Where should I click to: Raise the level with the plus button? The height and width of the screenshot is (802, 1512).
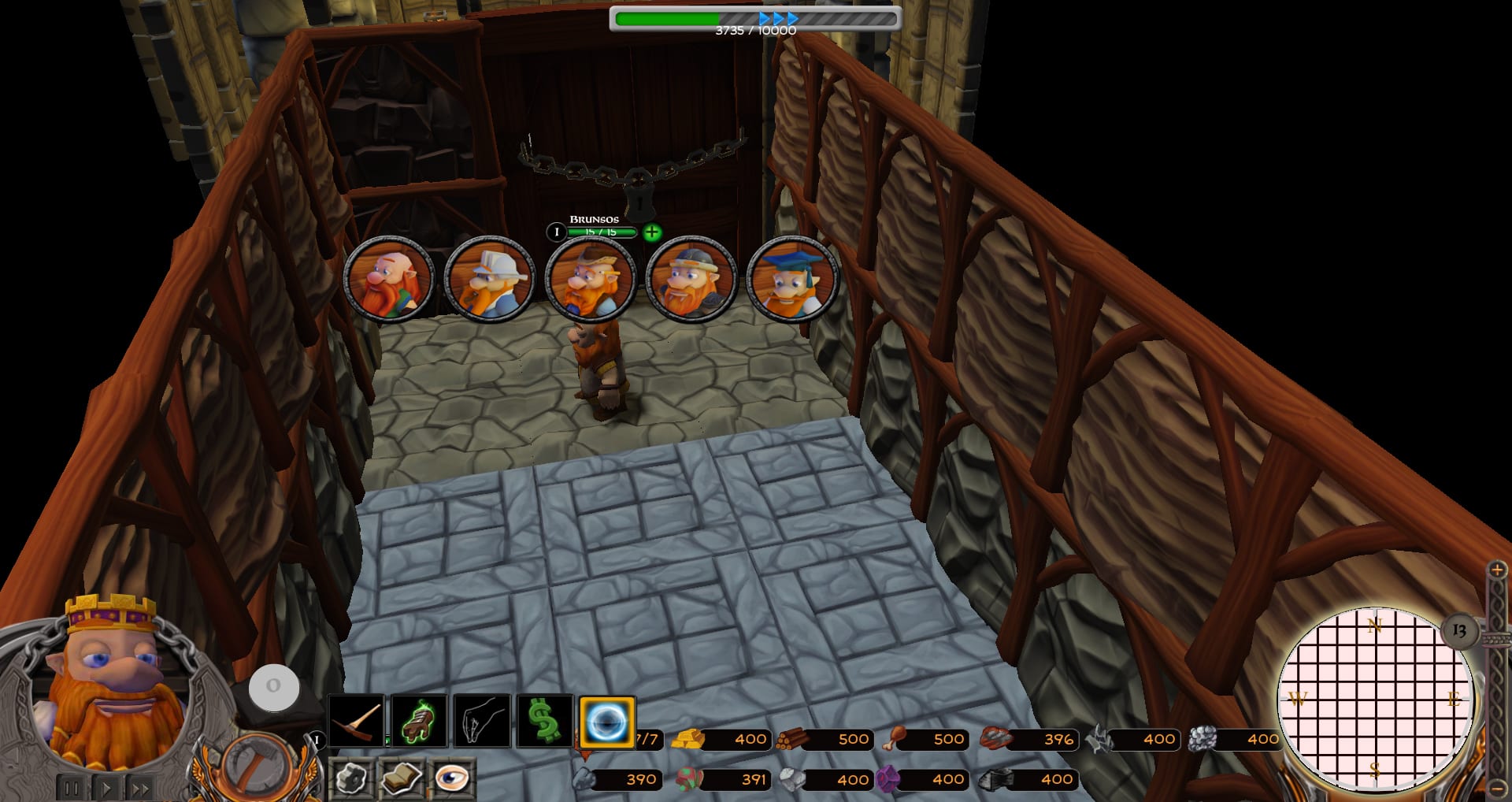tap(1497, 570)
